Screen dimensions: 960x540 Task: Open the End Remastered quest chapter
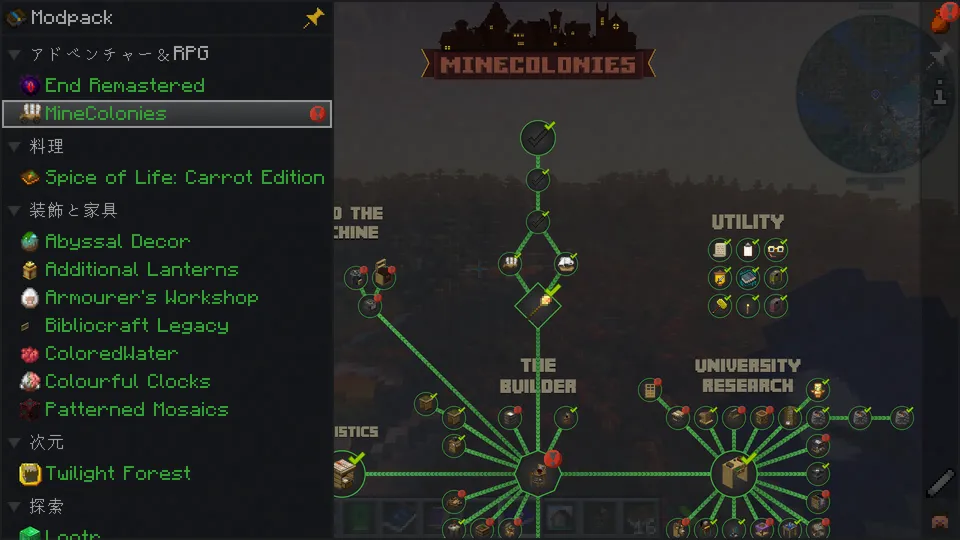tap(124, 86)
